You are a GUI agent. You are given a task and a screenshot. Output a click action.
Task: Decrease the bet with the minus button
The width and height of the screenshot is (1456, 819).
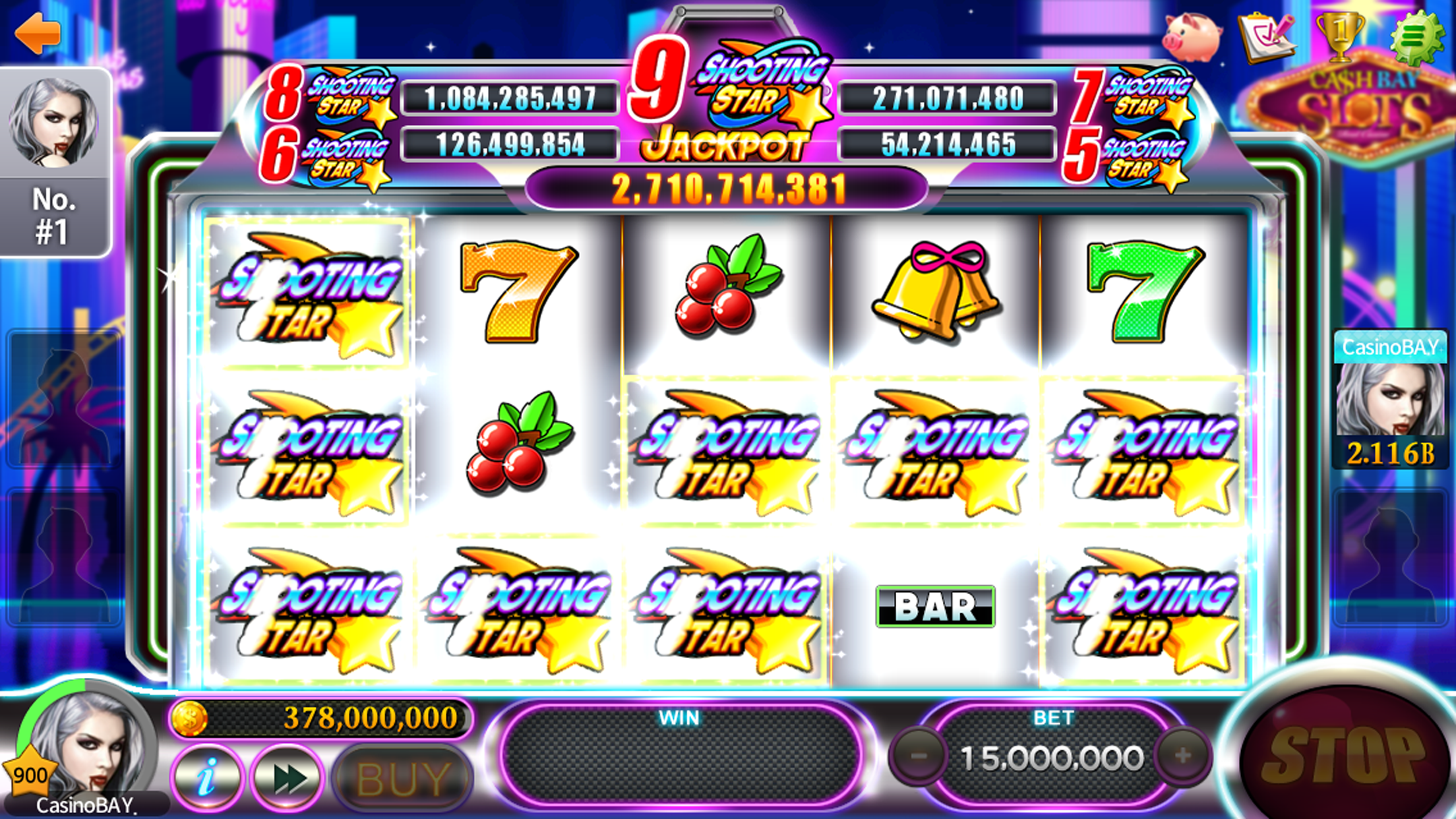click(919, 756)
